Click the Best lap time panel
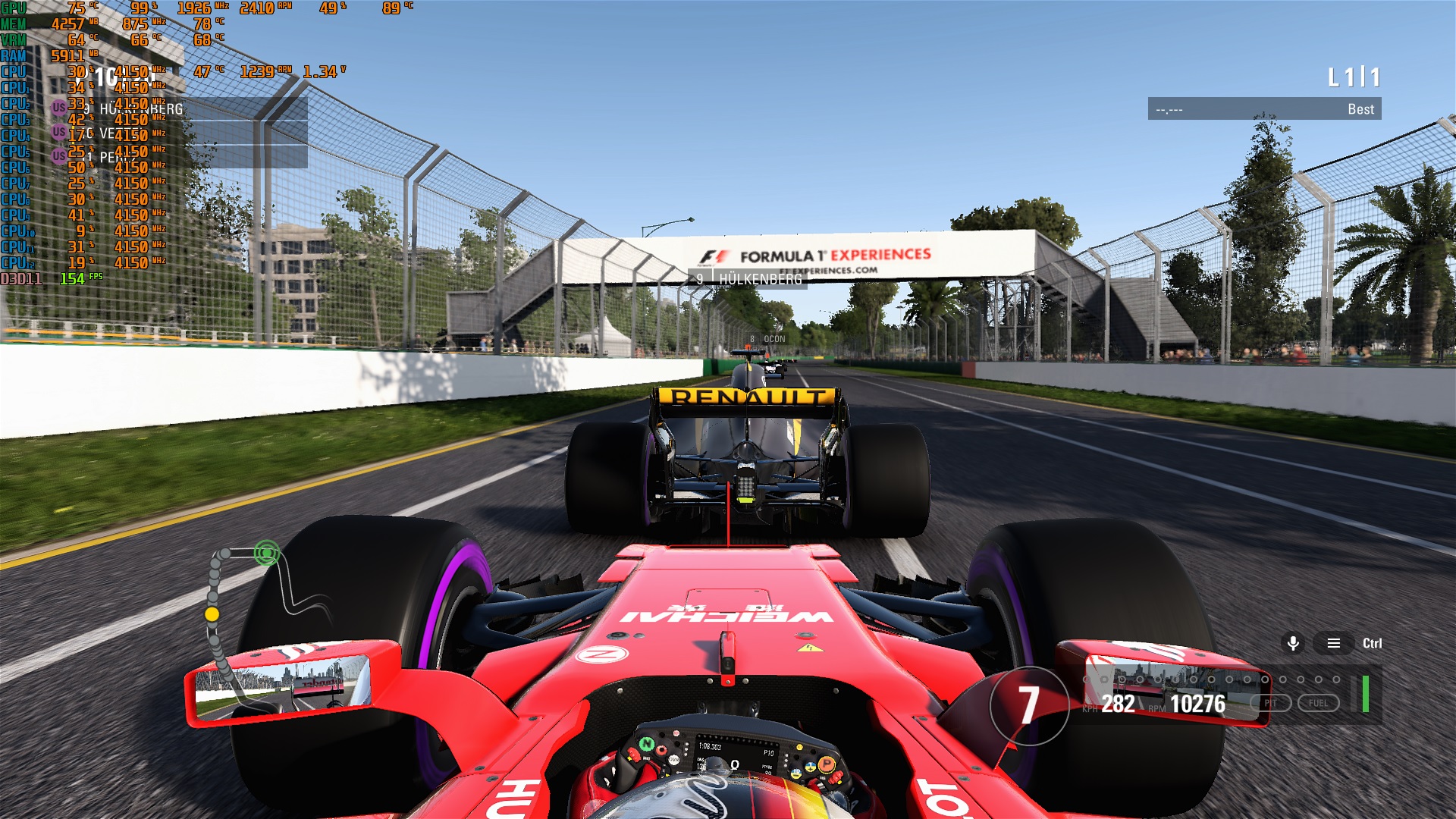Viewport: 1456px width, 819px height. [1264, 109]
